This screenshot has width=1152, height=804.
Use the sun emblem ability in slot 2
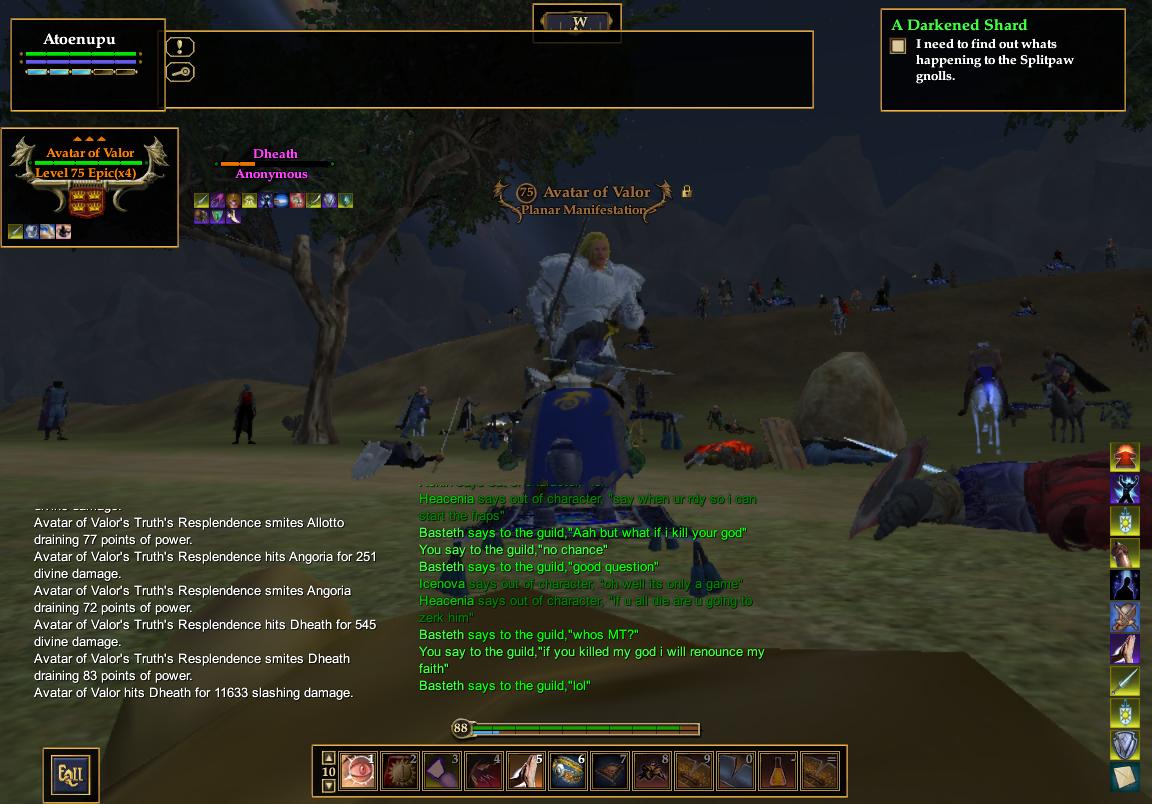pos(399,772)
